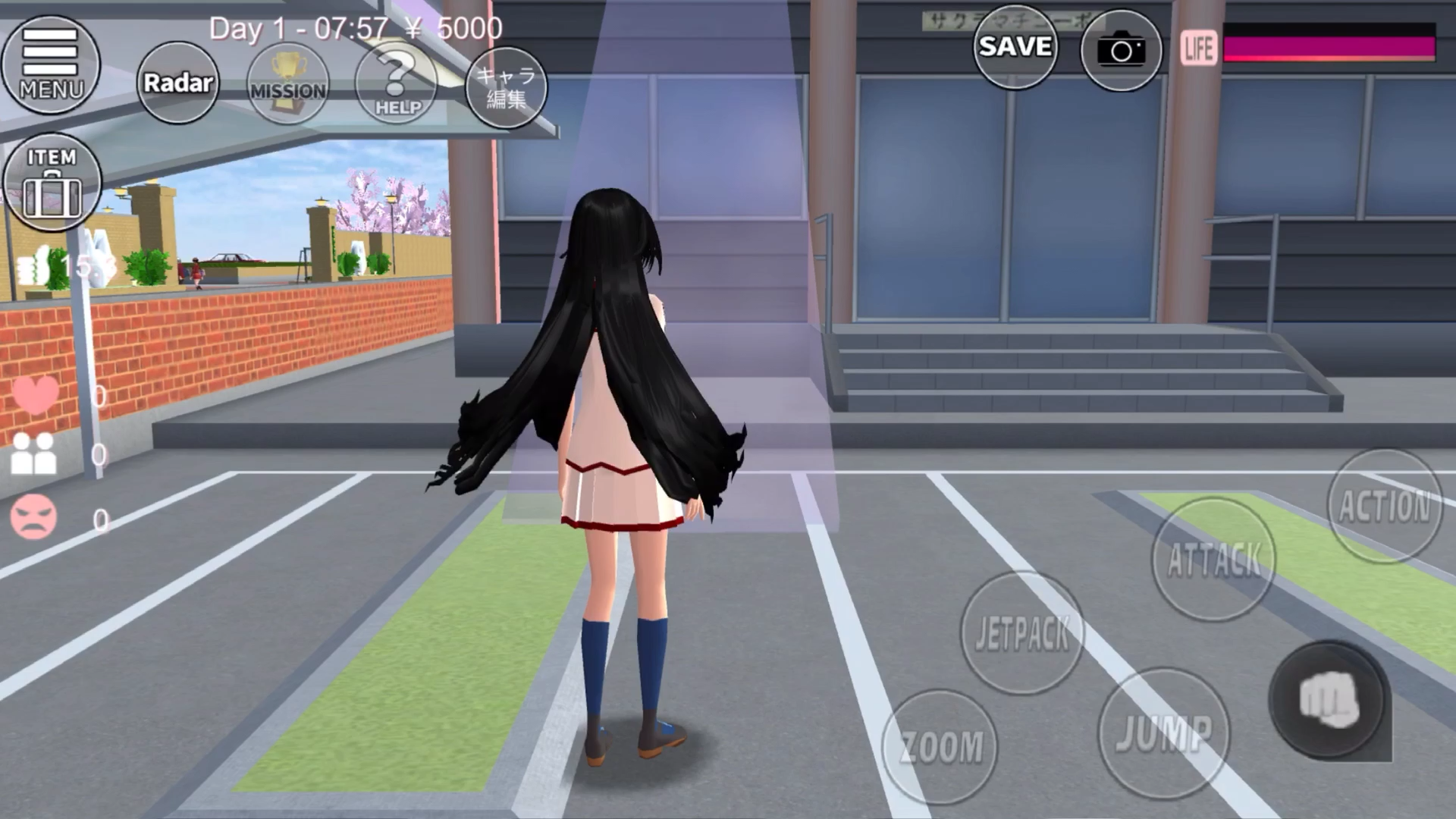This screenshot has width=1456, height=819.
Task: Tap the JUMP button
Action: click(x=1164, y=733)
